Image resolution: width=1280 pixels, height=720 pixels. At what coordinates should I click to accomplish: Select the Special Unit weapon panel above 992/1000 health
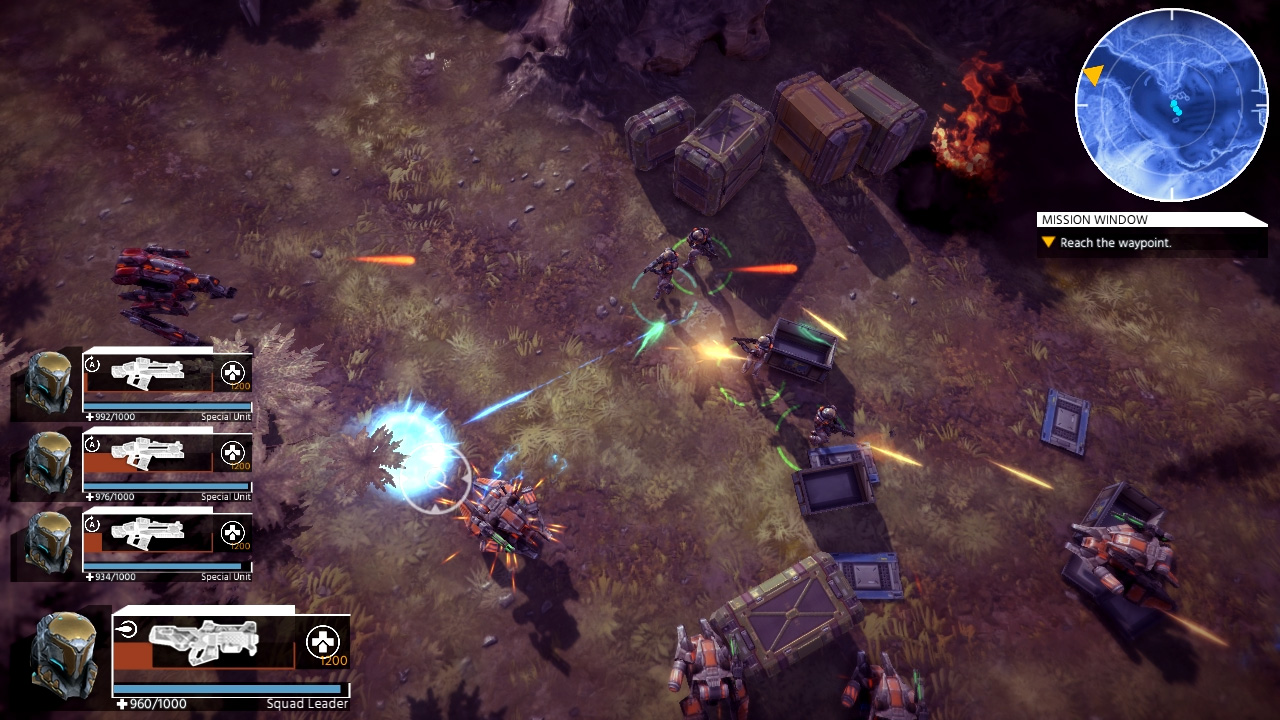[148, 374]
